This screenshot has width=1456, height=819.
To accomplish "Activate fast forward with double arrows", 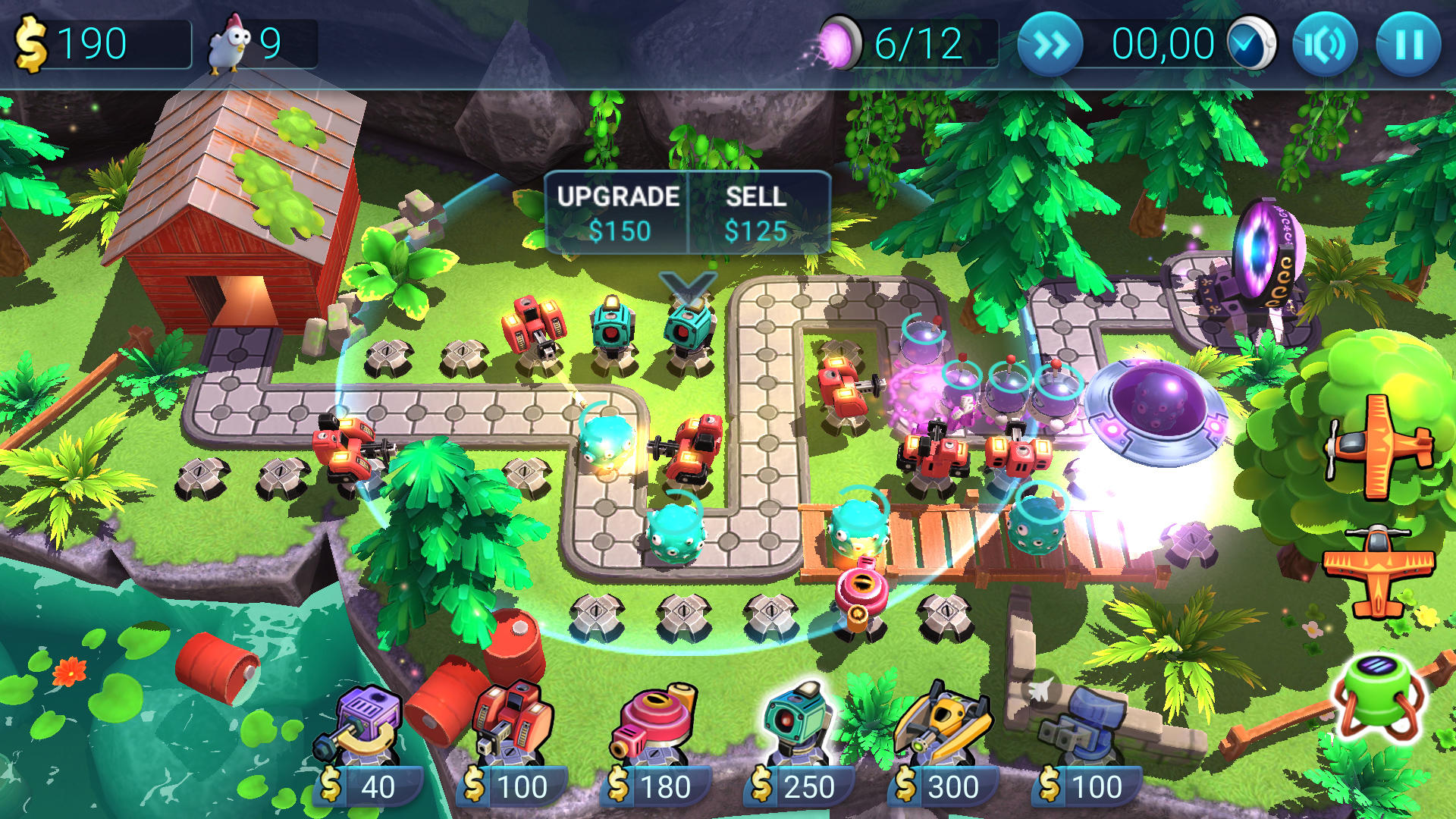I will point(1050,43).
